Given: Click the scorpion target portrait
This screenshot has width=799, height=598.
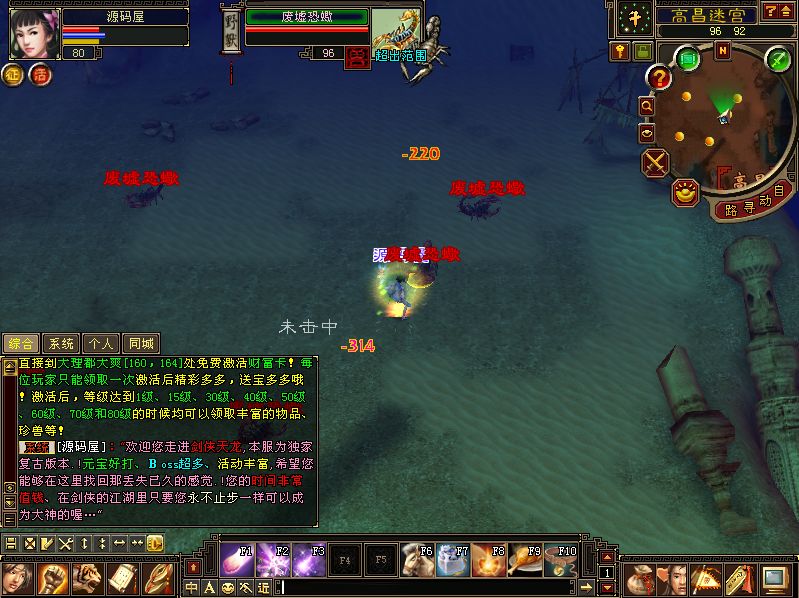Looking at the screenshot, I should pos(397,28).
